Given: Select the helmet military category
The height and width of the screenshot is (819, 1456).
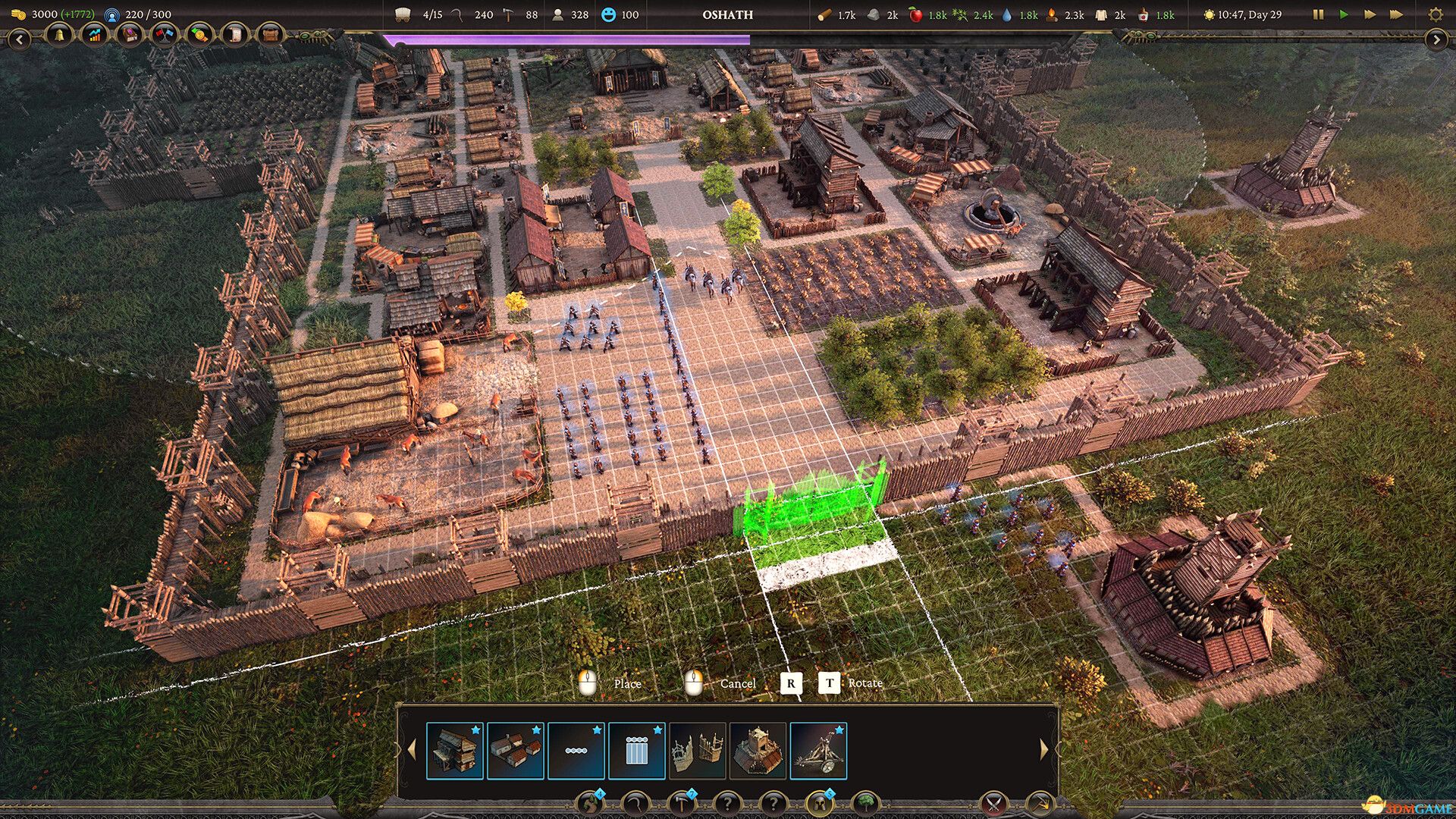Looking at the screenshot, I should [x=819, y=804].
